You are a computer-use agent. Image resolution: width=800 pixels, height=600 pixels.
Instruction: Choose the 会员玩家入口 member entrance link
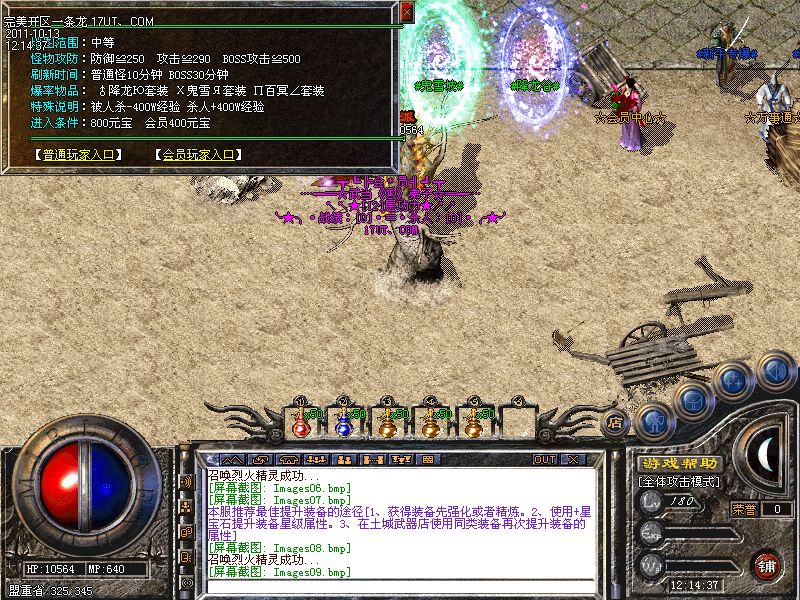pos(197,155)
